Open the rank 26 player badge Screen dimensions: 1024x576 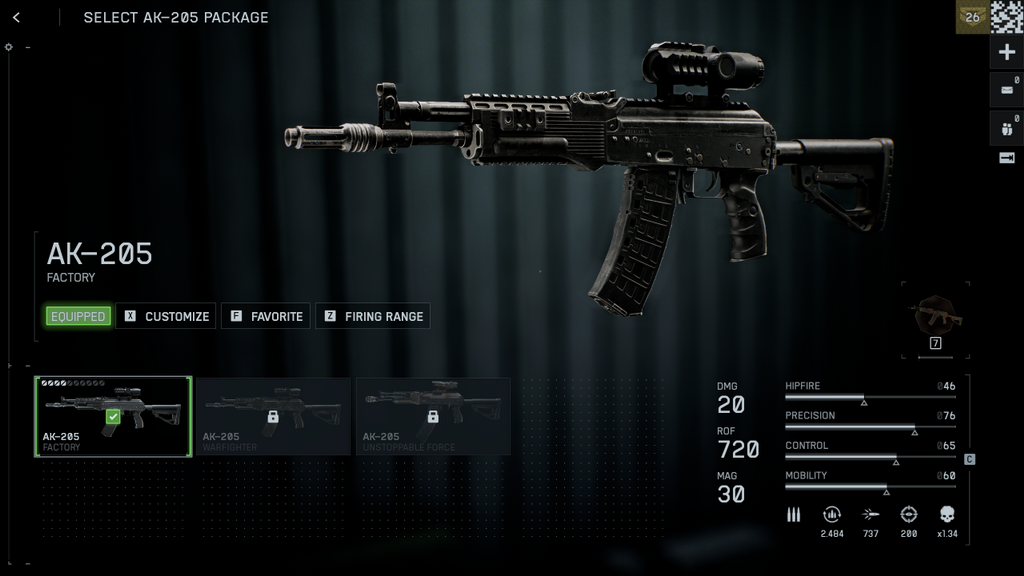click(x=972, y=17)
